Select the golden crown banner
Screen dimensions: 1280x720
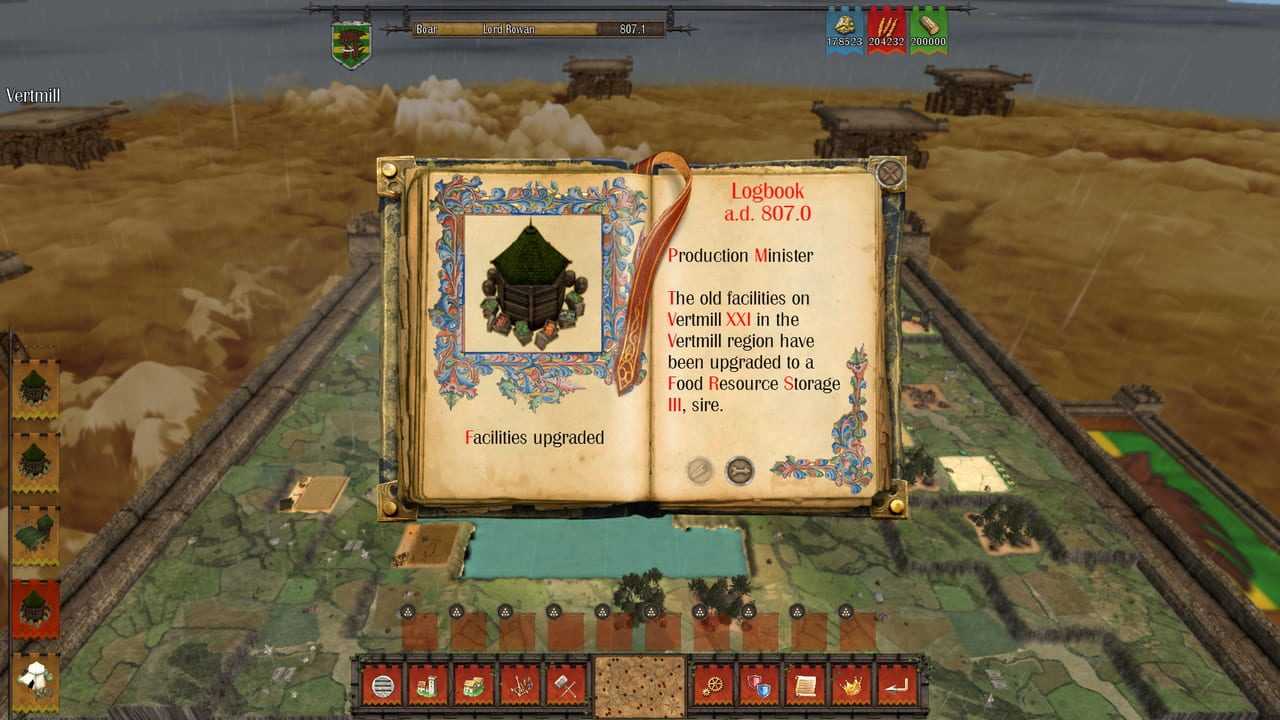[x=851, y=686]
